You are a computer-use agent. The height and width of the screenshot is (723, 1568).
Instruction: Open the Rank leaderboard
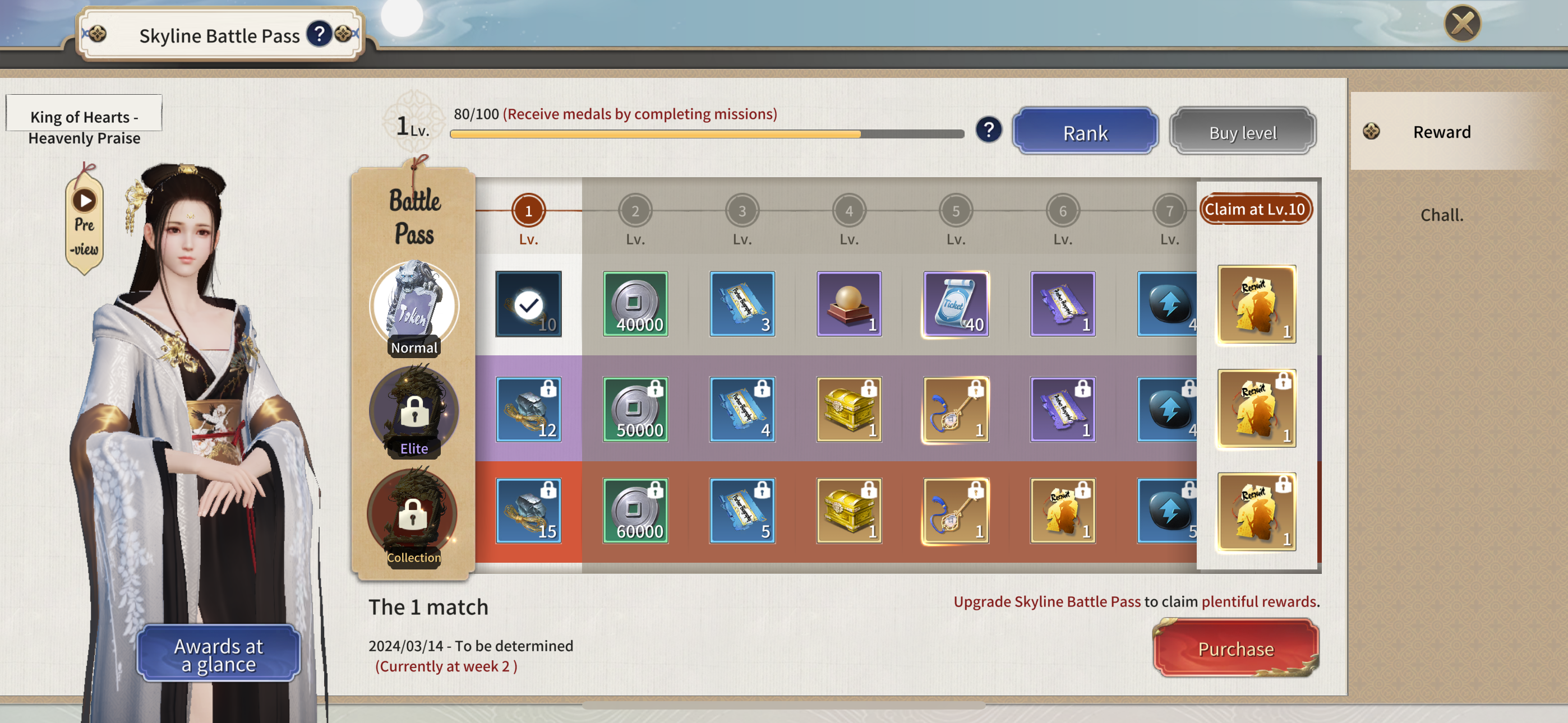(1085, 132)
